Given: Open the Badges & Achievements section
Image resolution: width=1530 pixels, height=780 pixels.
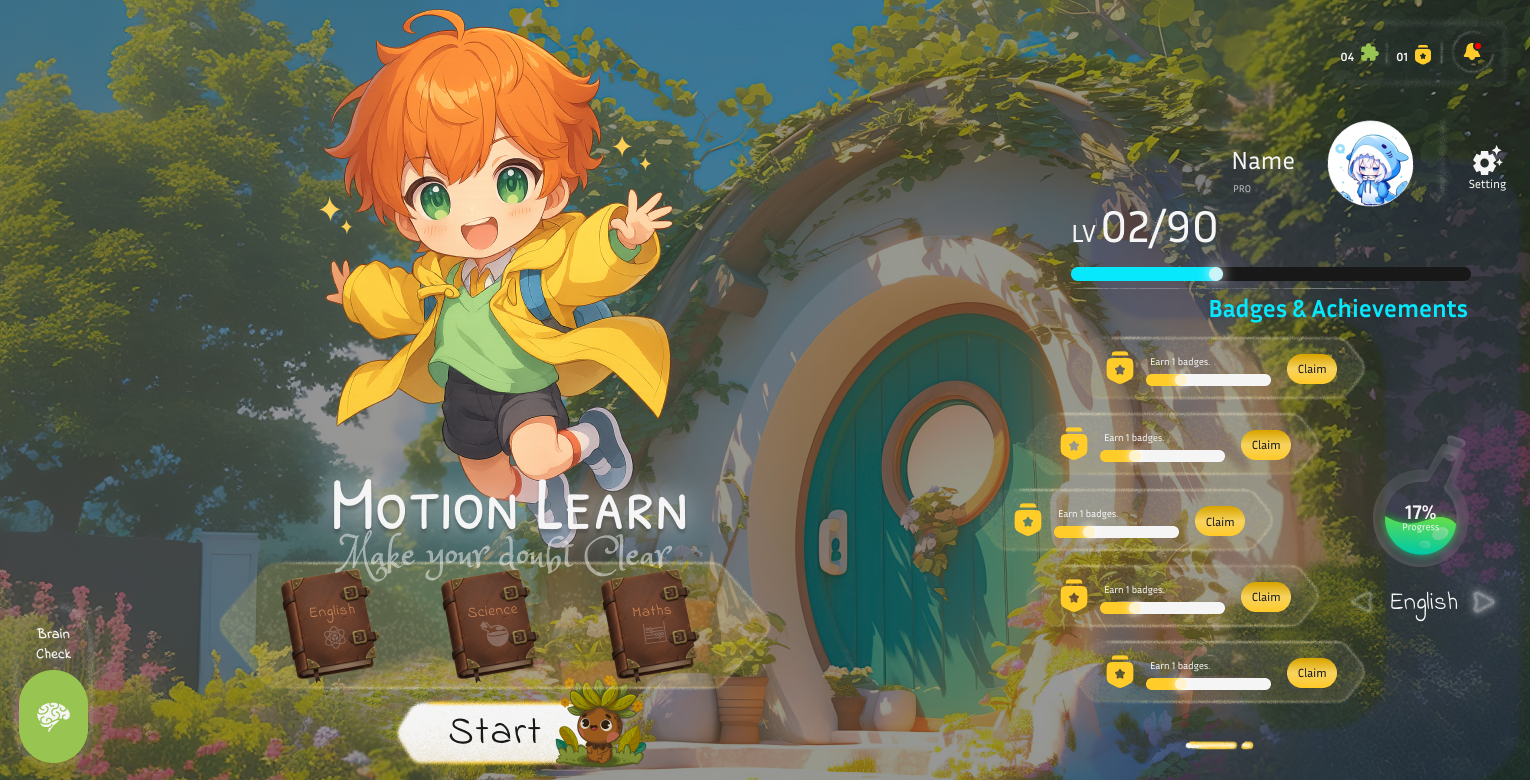Looking at the screenshot, I should click(1337, 309).
